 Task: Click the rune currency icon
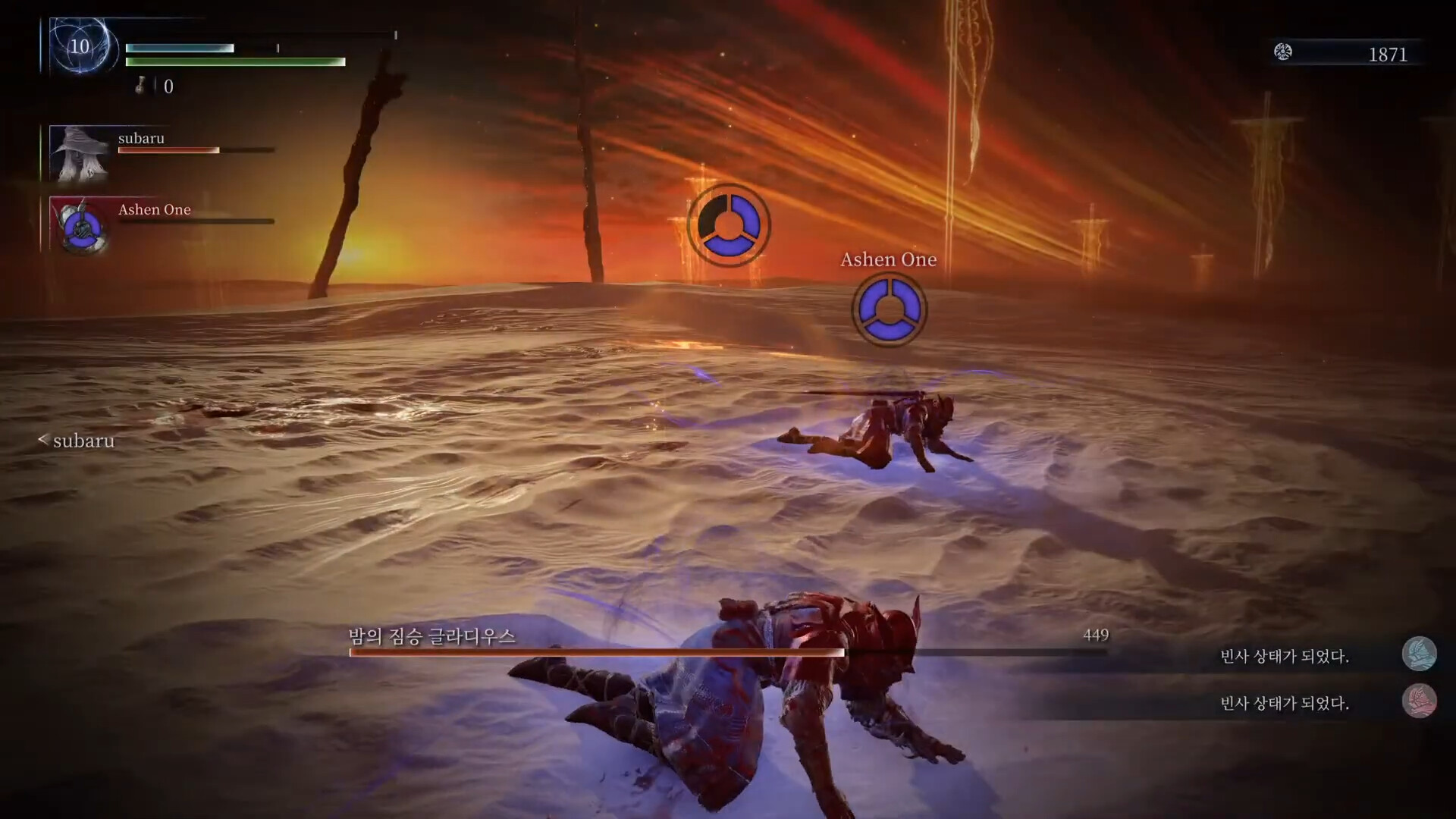[1283, 52]
